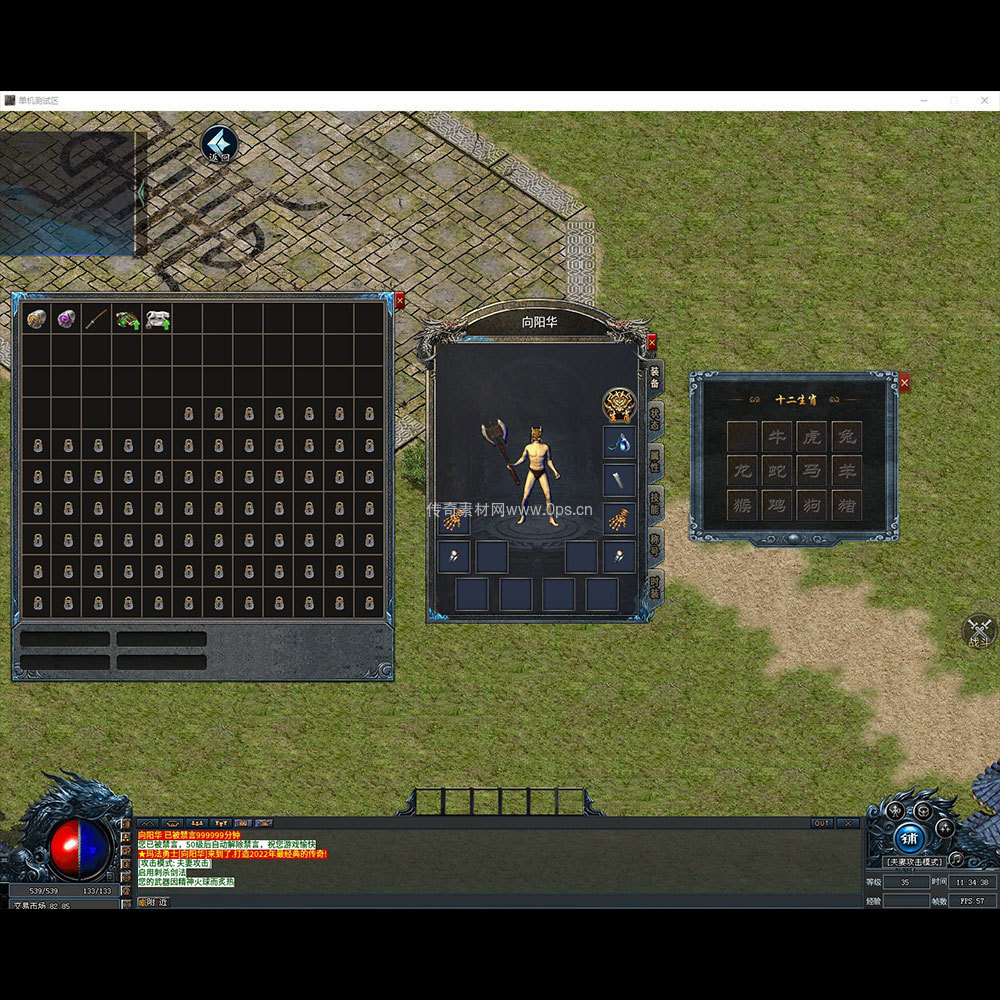The image size is (1000, 1000).
Task: Close the 十二生肖 zodiac window
Action: click(905, 382)
